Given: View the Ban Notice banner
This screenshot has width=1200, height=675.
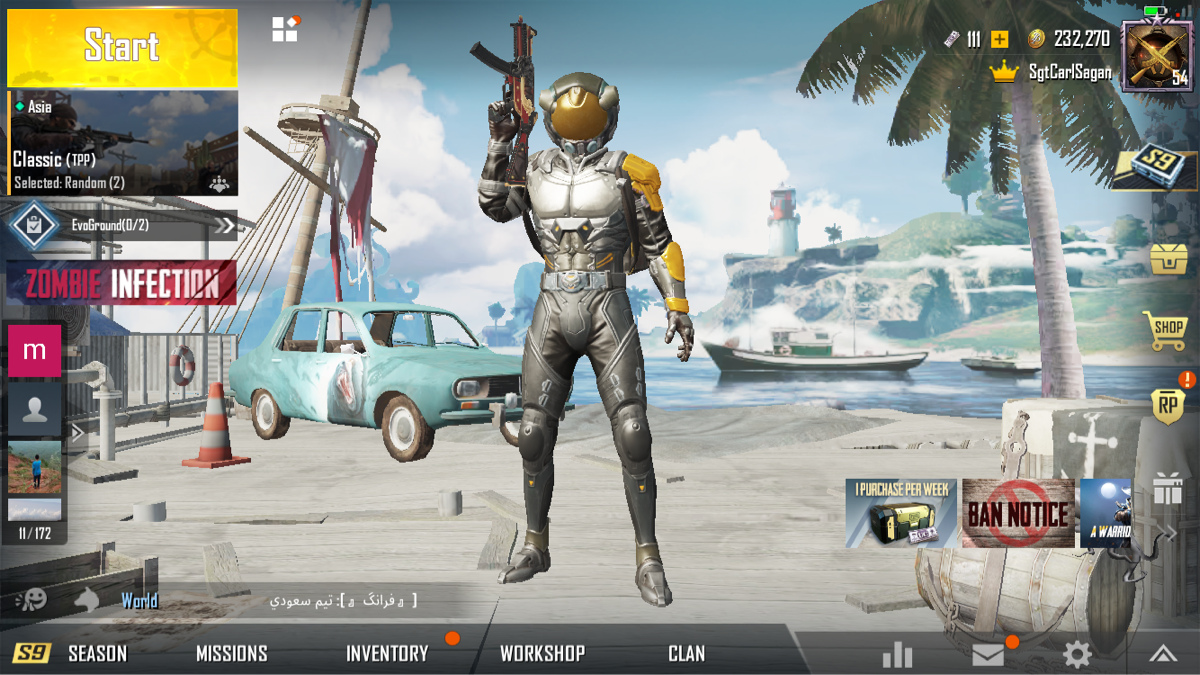Looking at the screenshot, I should 1017,513.
